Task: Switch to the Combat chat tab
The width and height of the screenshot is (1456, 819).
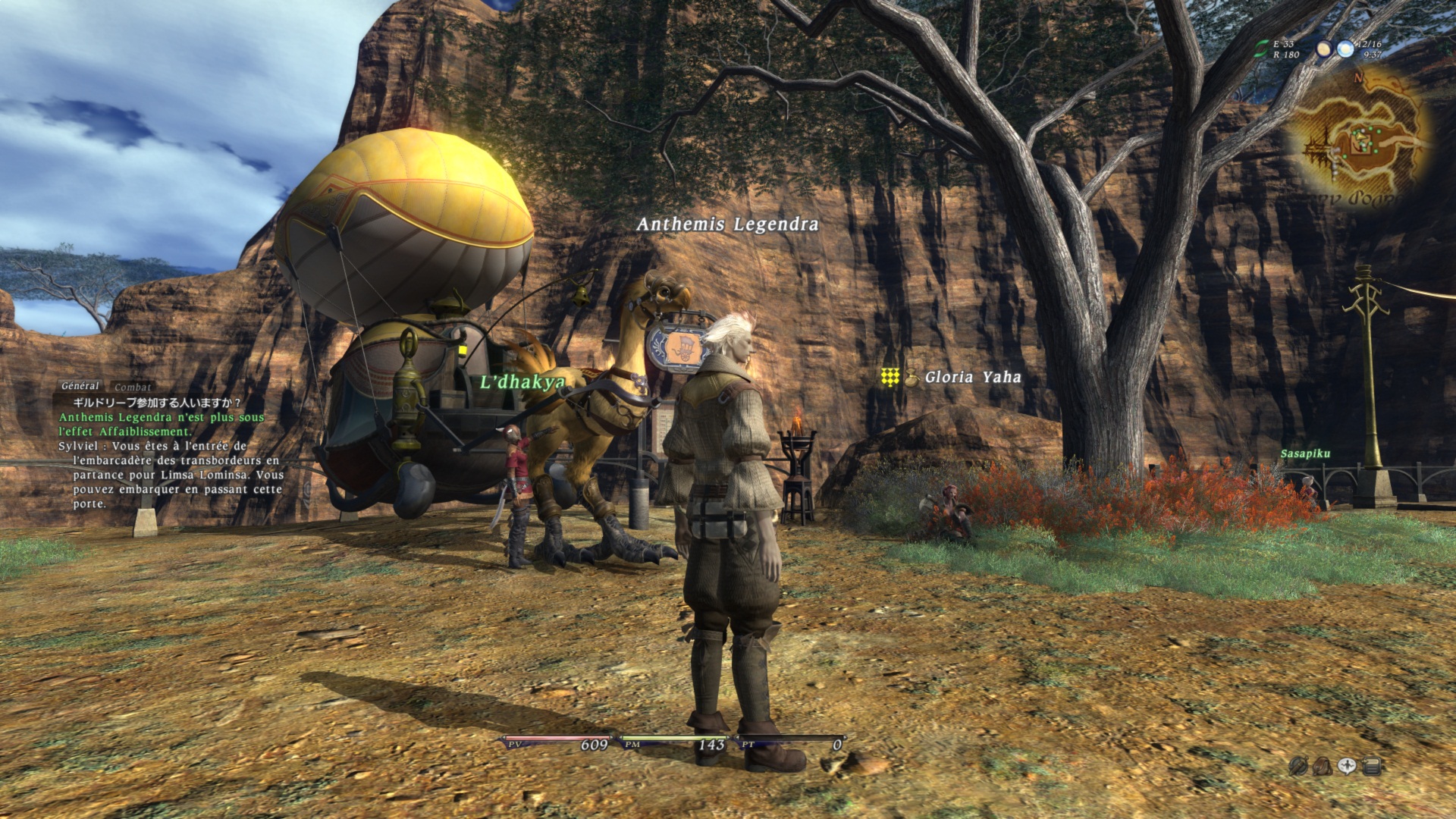Action: coord(133,388)
